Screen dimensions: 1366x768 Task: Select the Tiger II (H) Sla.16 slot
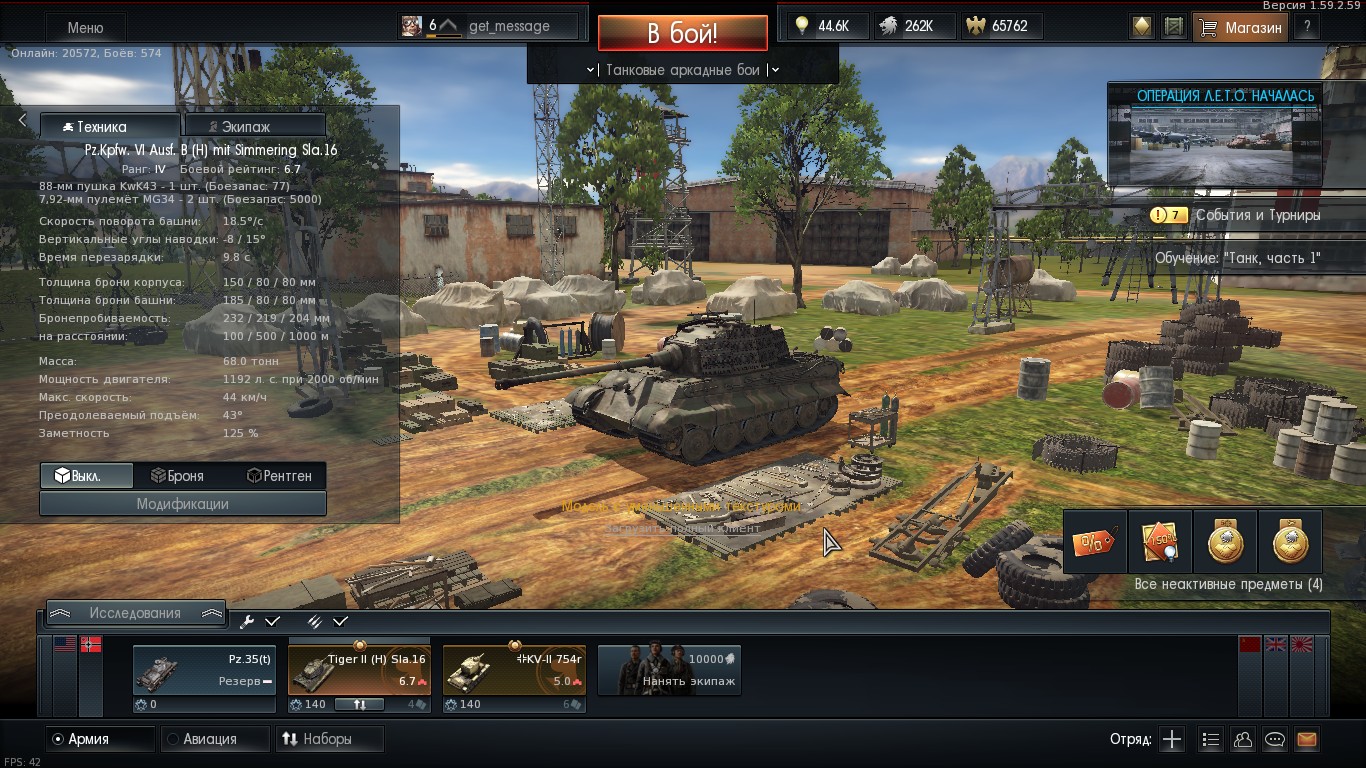[360, 670]
